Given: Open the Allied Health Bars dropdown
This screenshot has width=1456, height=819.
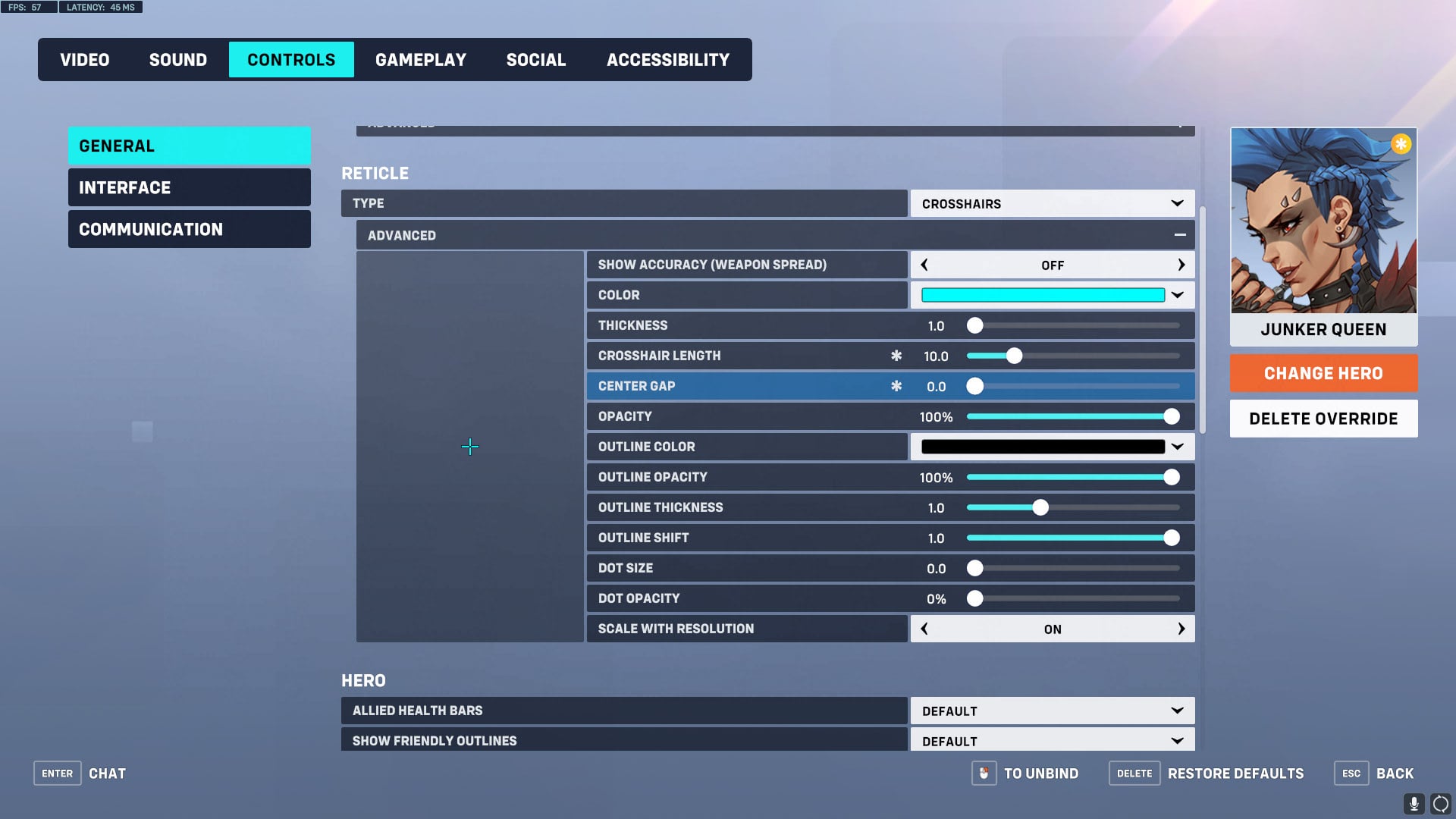Looking at the screenshot, I should click(1051, 711).
